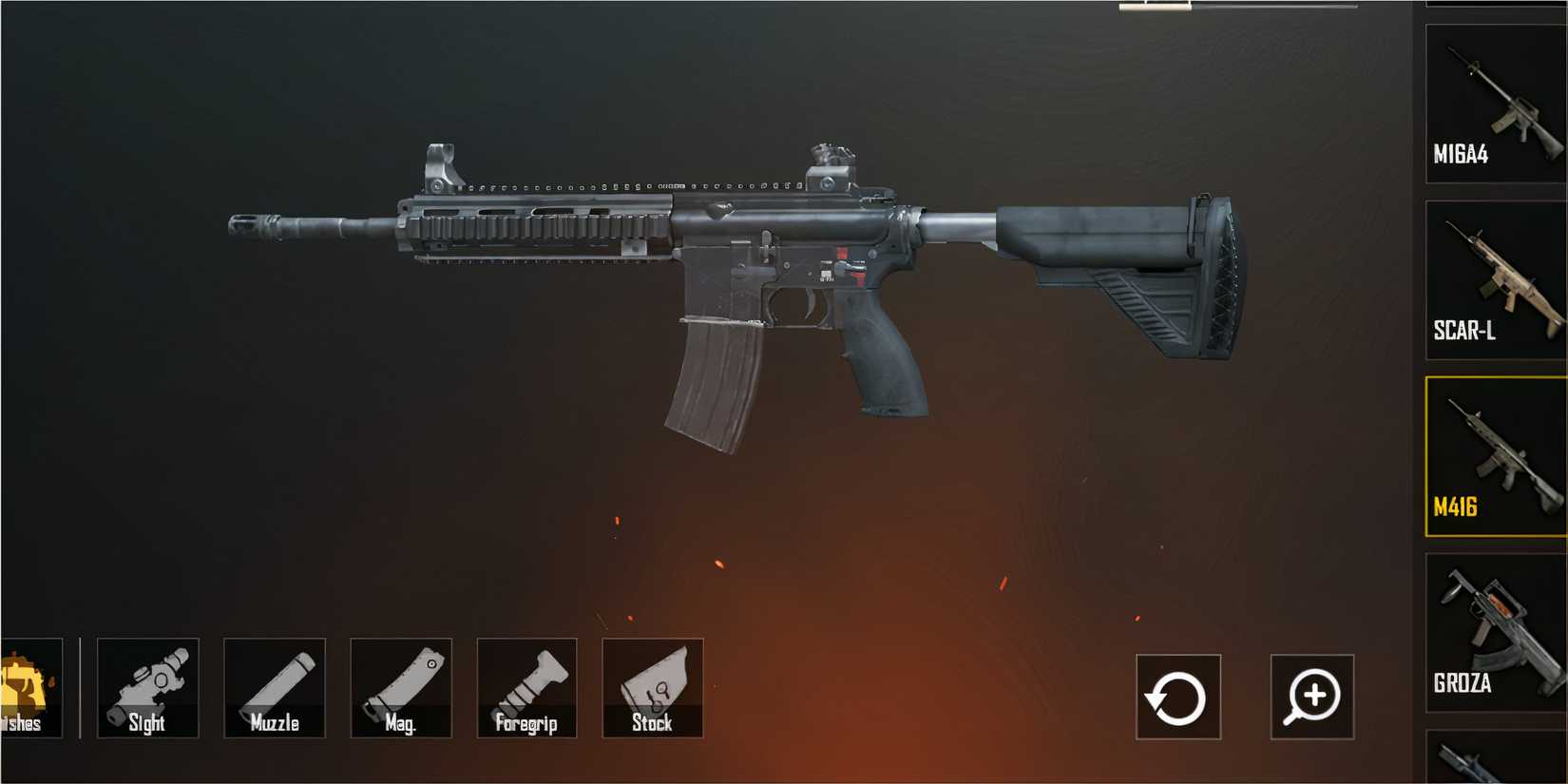This screenshot has width=1568, height=784.
Task: Click the GROZA weapon name label
Action: (1463, 683)
